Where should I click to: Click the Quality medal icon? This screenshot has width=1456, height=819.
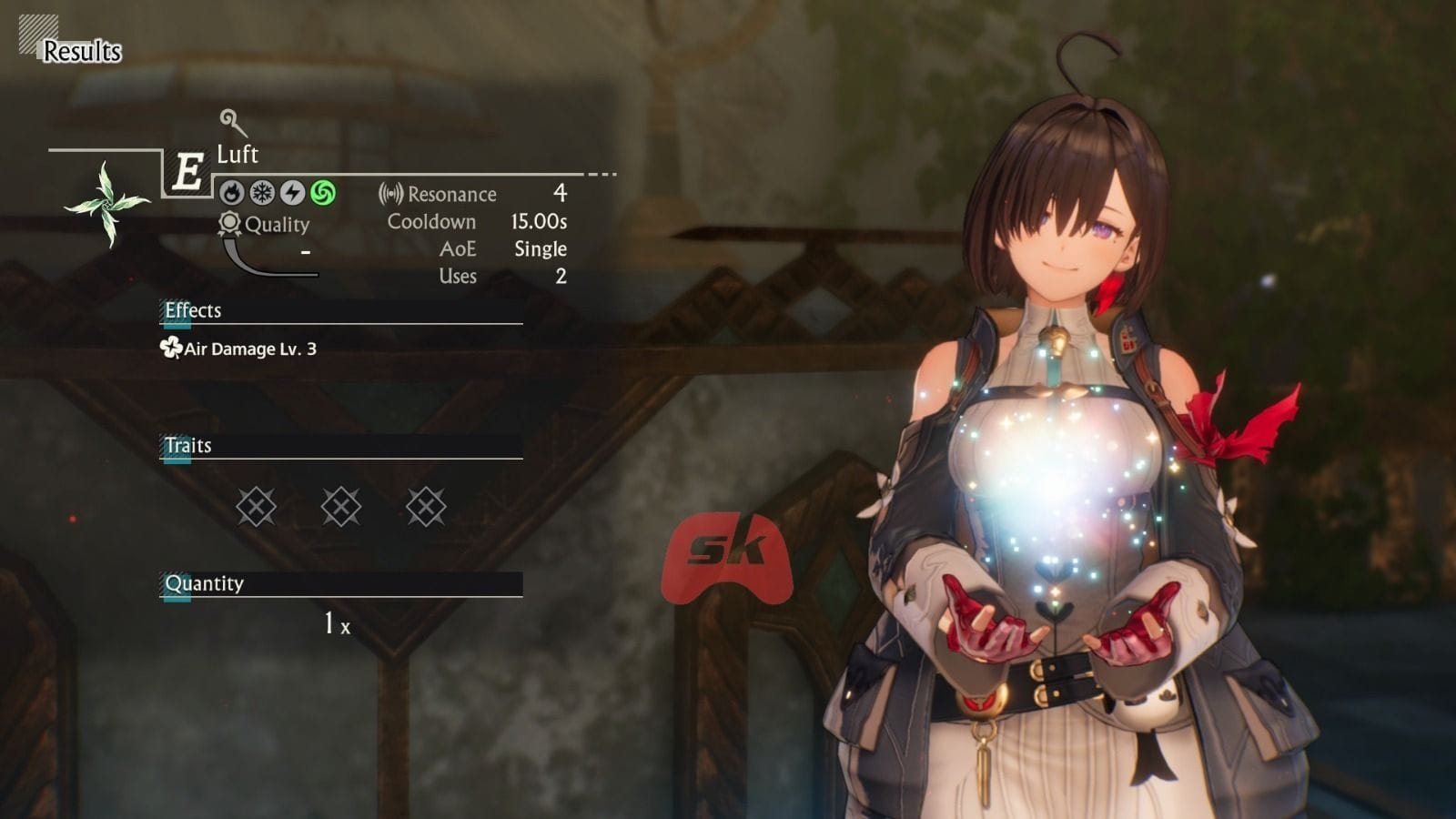229,223
